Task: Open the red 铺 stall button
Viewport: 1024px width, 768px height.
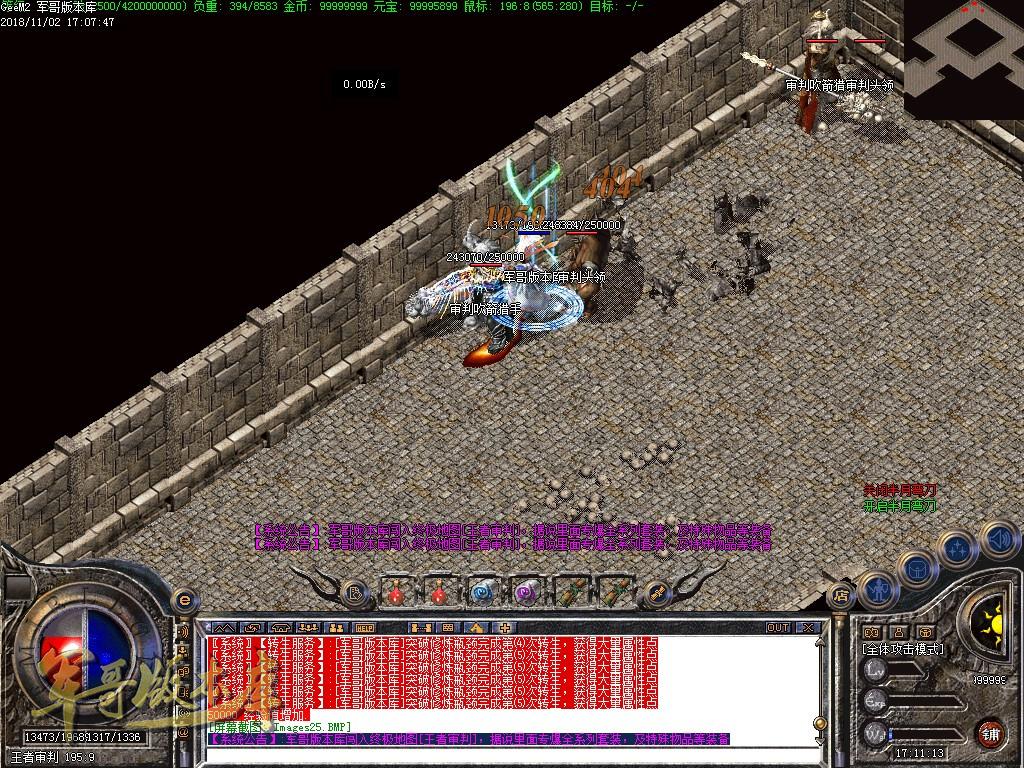Action: click(x=989, y=733)
